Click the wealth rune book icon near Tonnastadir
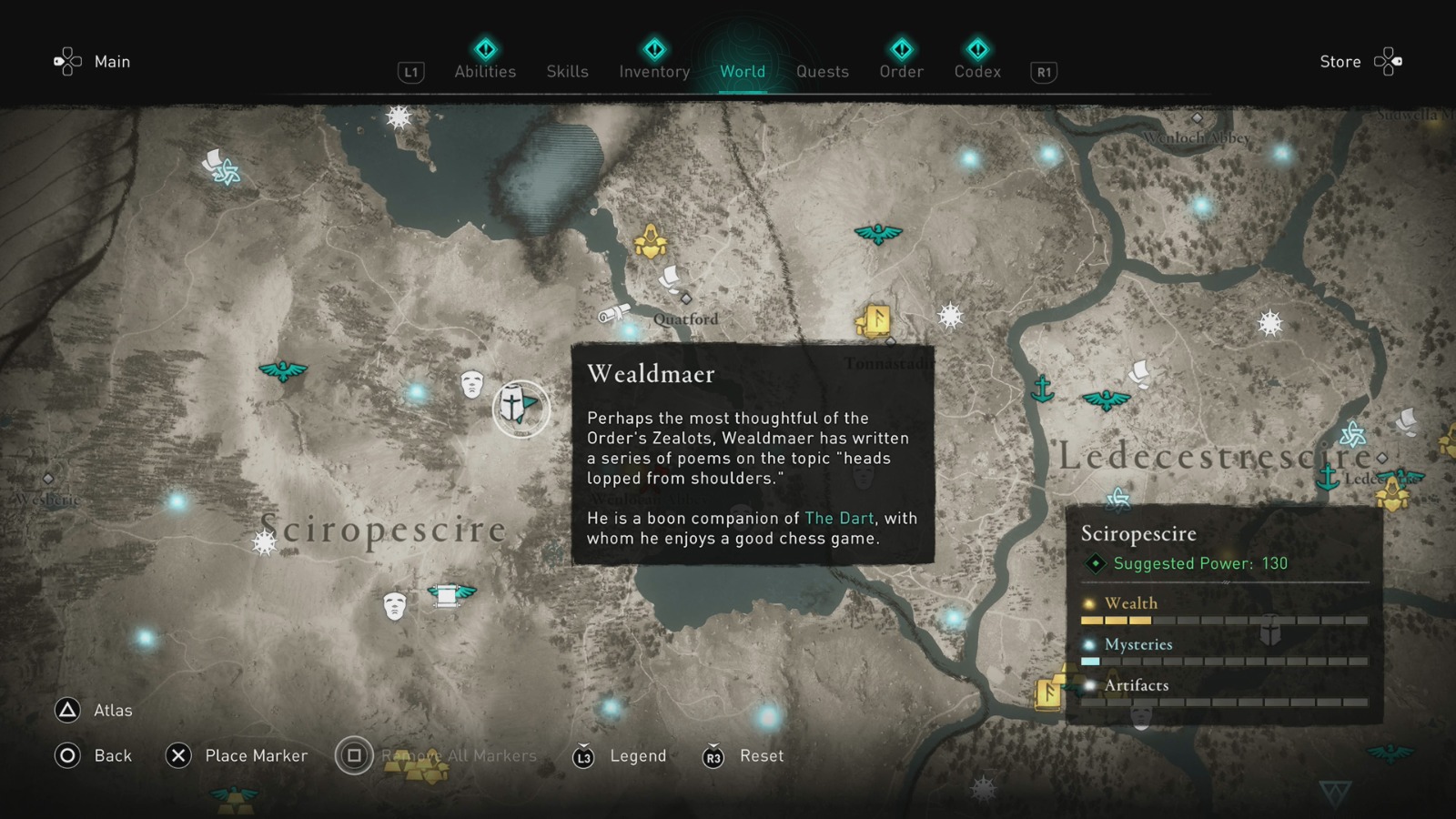 (875, 322)
